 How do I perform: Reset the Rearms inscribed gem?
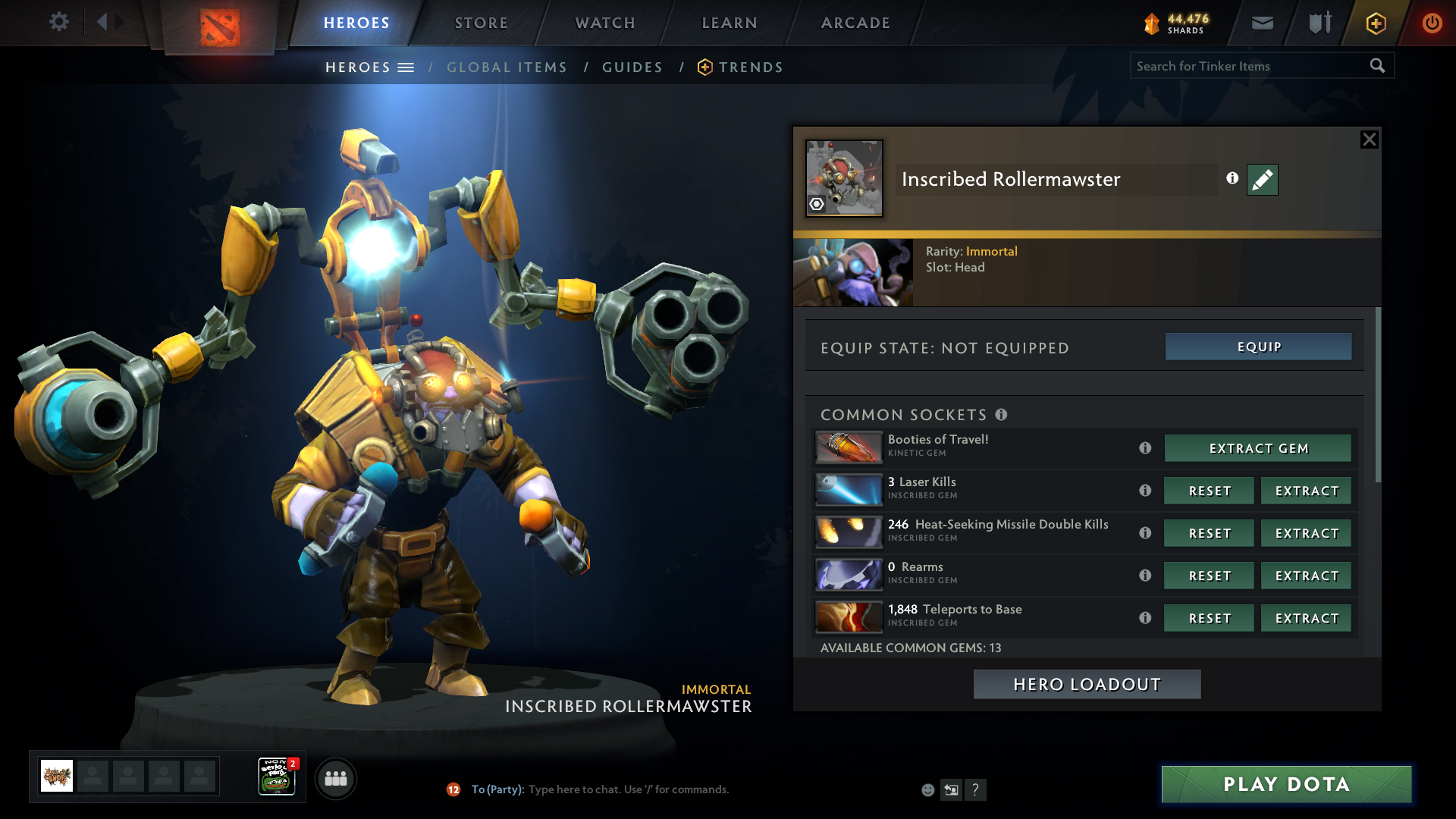point(1209,576)
